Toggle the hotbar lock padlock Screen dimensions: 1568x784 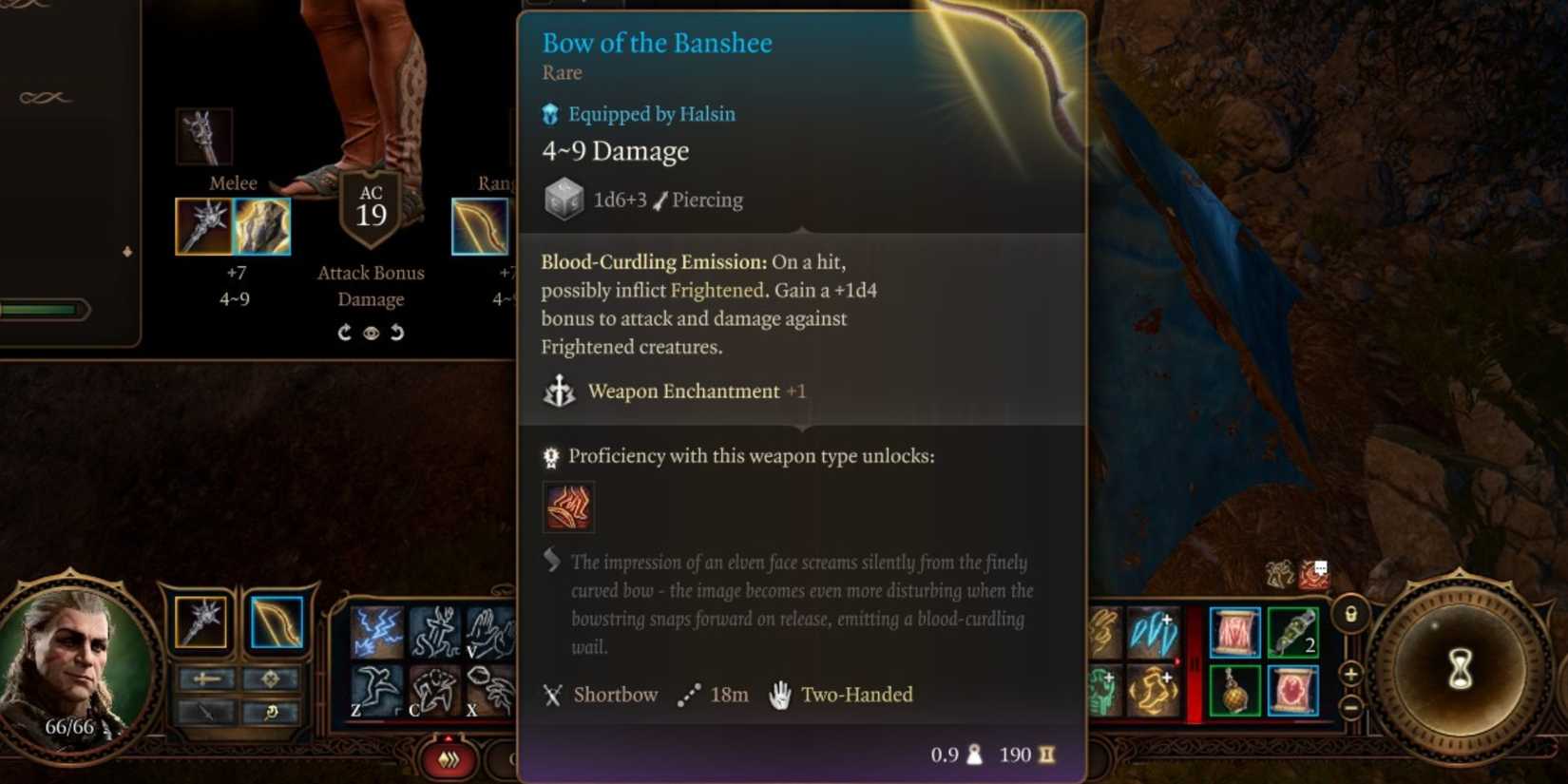click(x=1350, y=613)
